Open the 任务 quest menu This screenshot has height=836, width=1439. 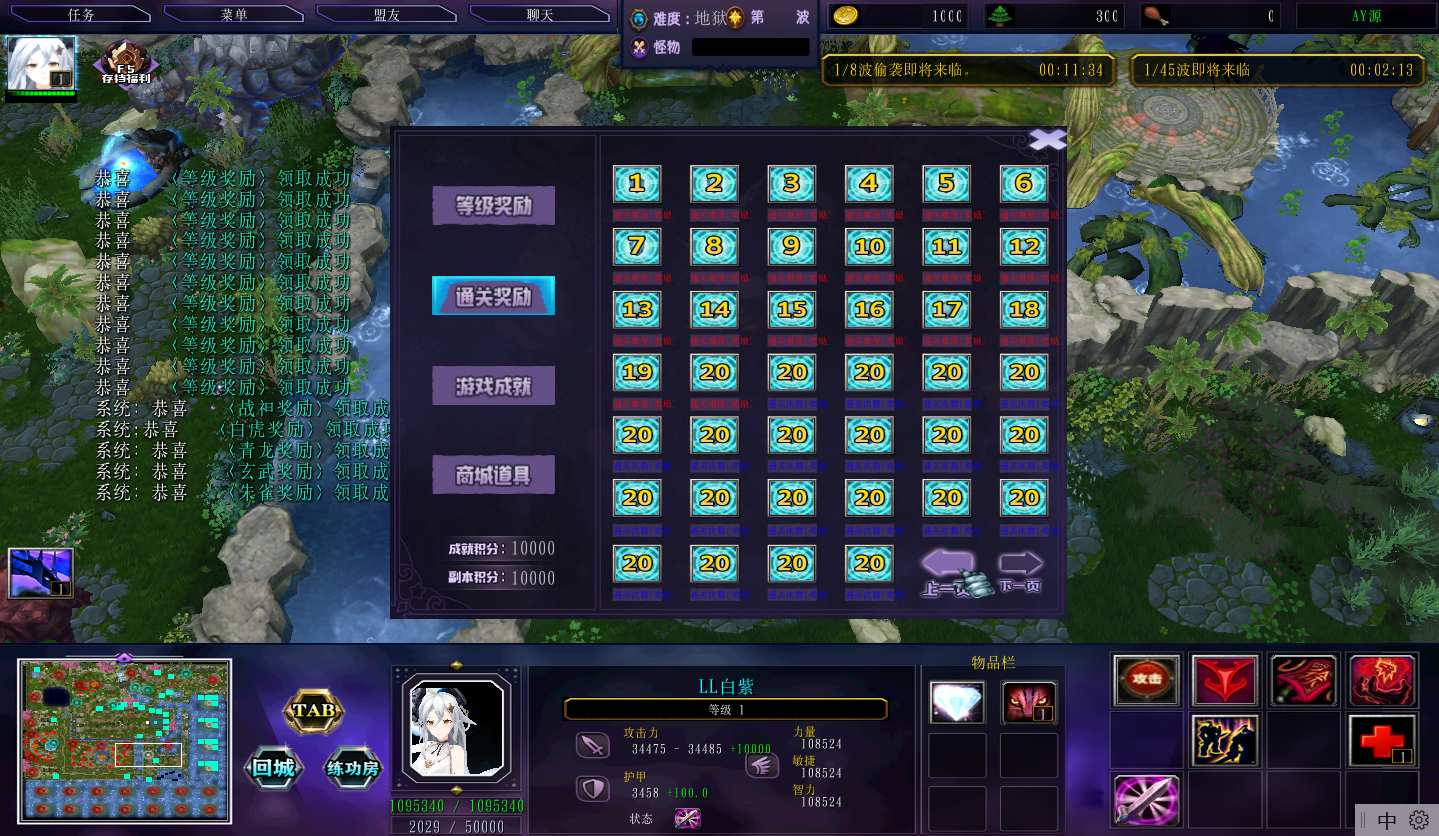point(80,15)
